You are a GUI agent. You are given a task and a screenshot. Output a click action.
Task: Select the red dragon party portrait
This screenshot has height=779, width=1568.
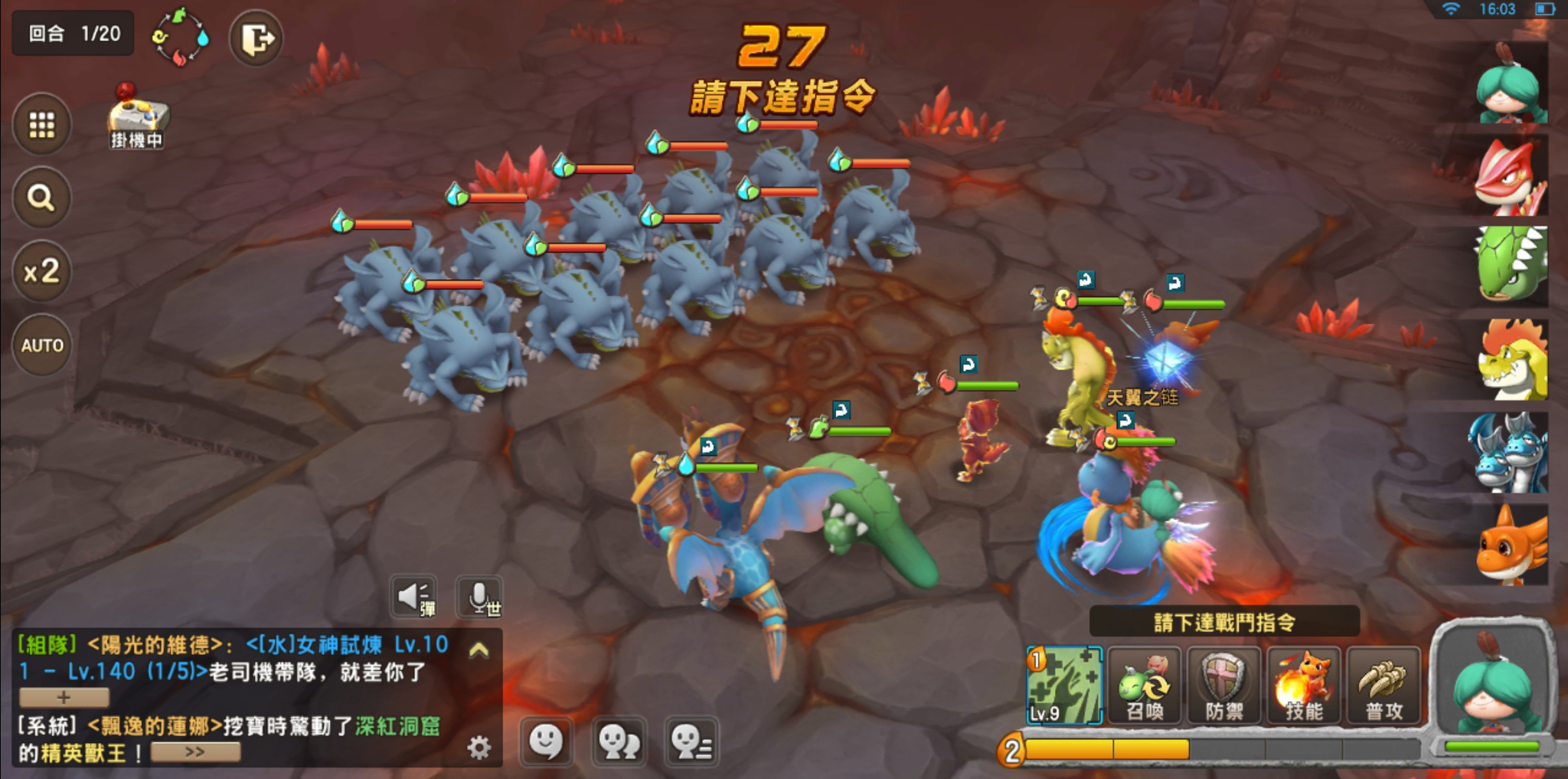(1509, 178)
